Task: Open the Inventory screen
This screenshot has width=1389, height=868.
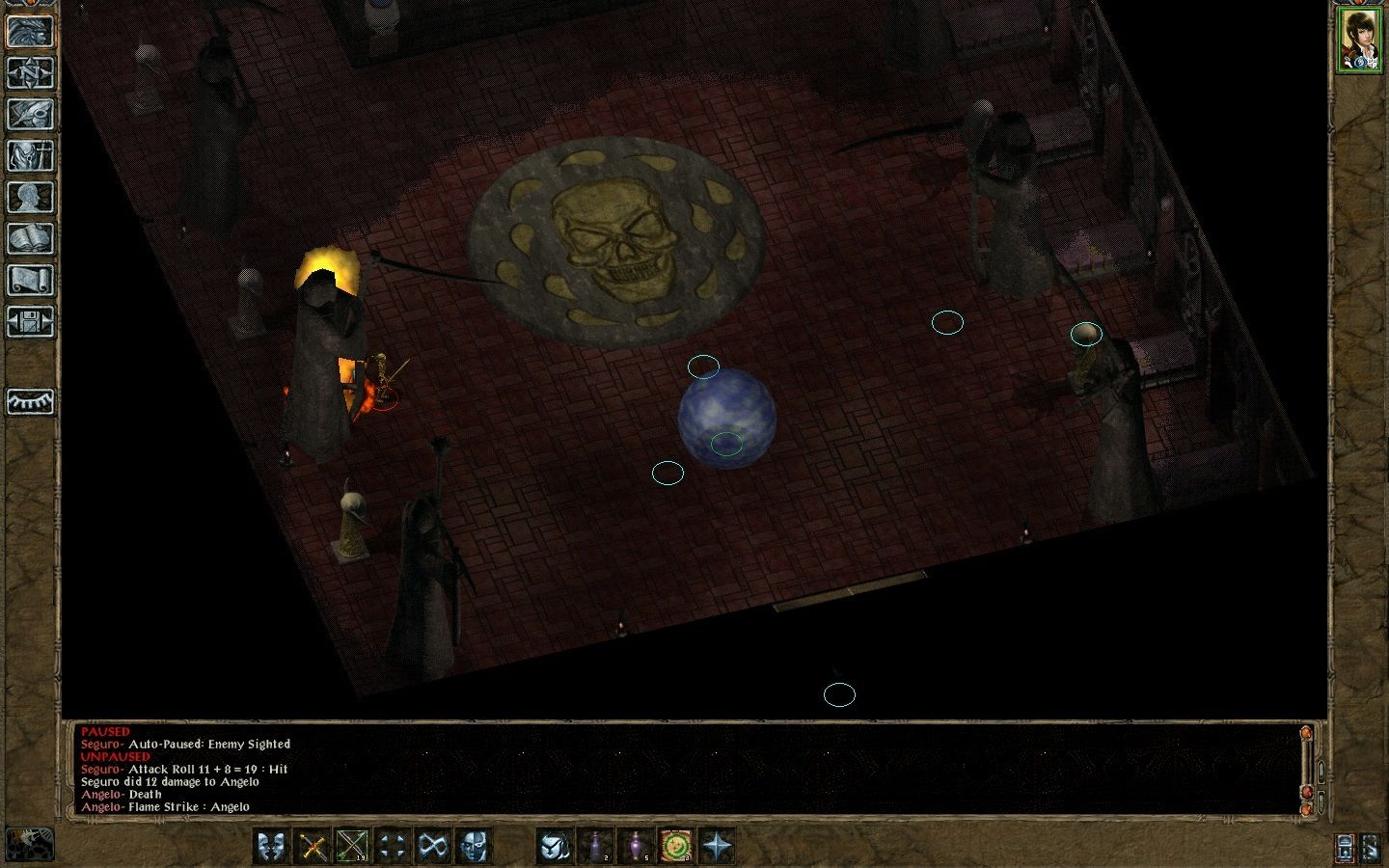Action: click(31, 154)
